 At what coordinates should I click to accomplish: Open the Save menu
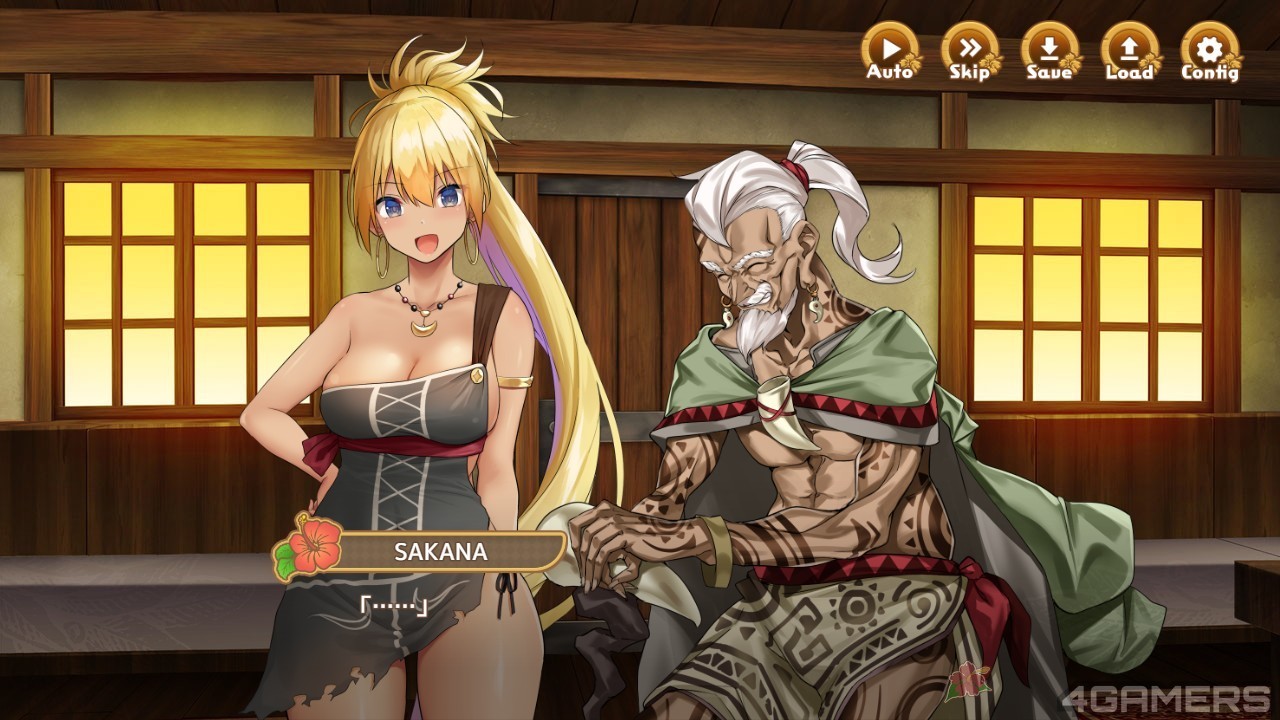[1049, 52]
